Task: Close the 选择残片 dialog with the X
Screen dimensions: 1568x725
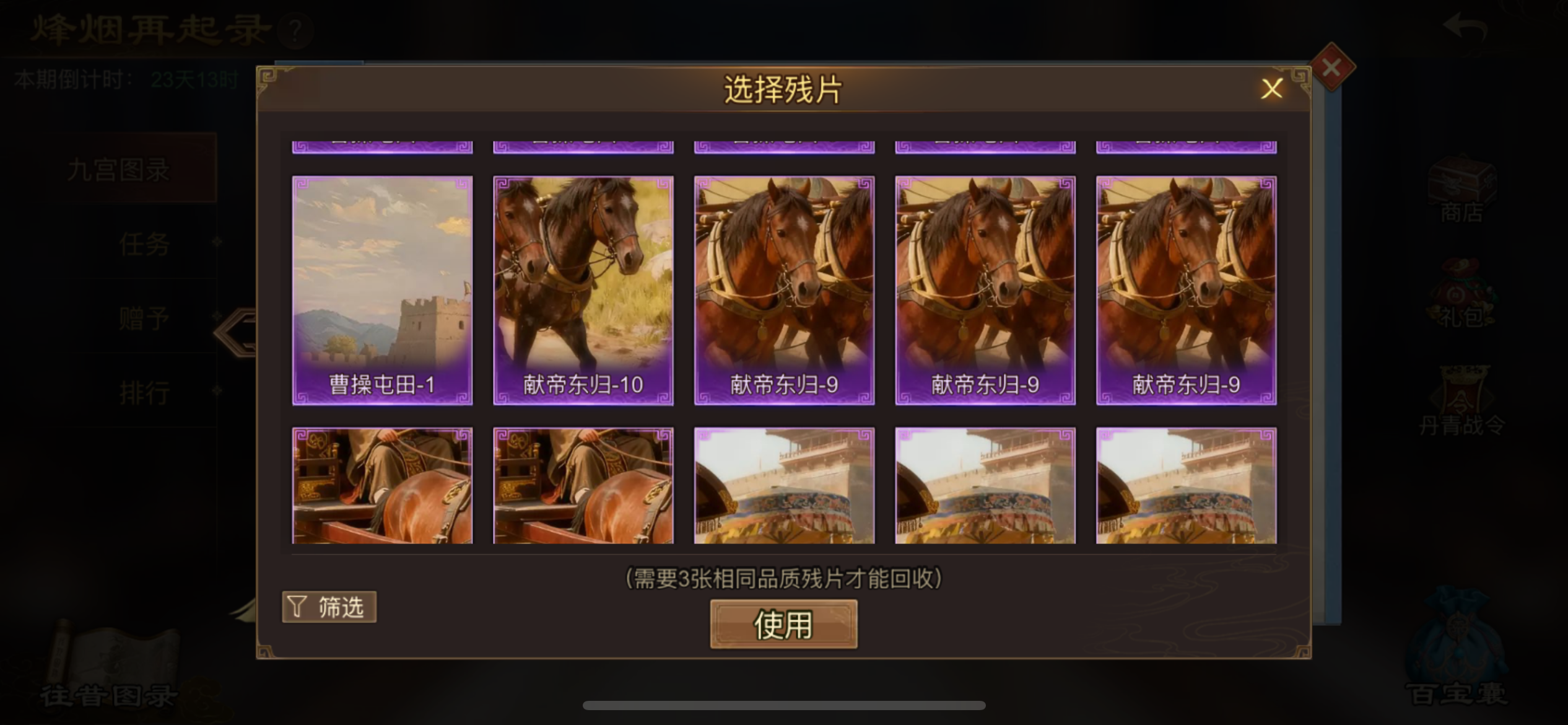Action: click(1272, 89)
